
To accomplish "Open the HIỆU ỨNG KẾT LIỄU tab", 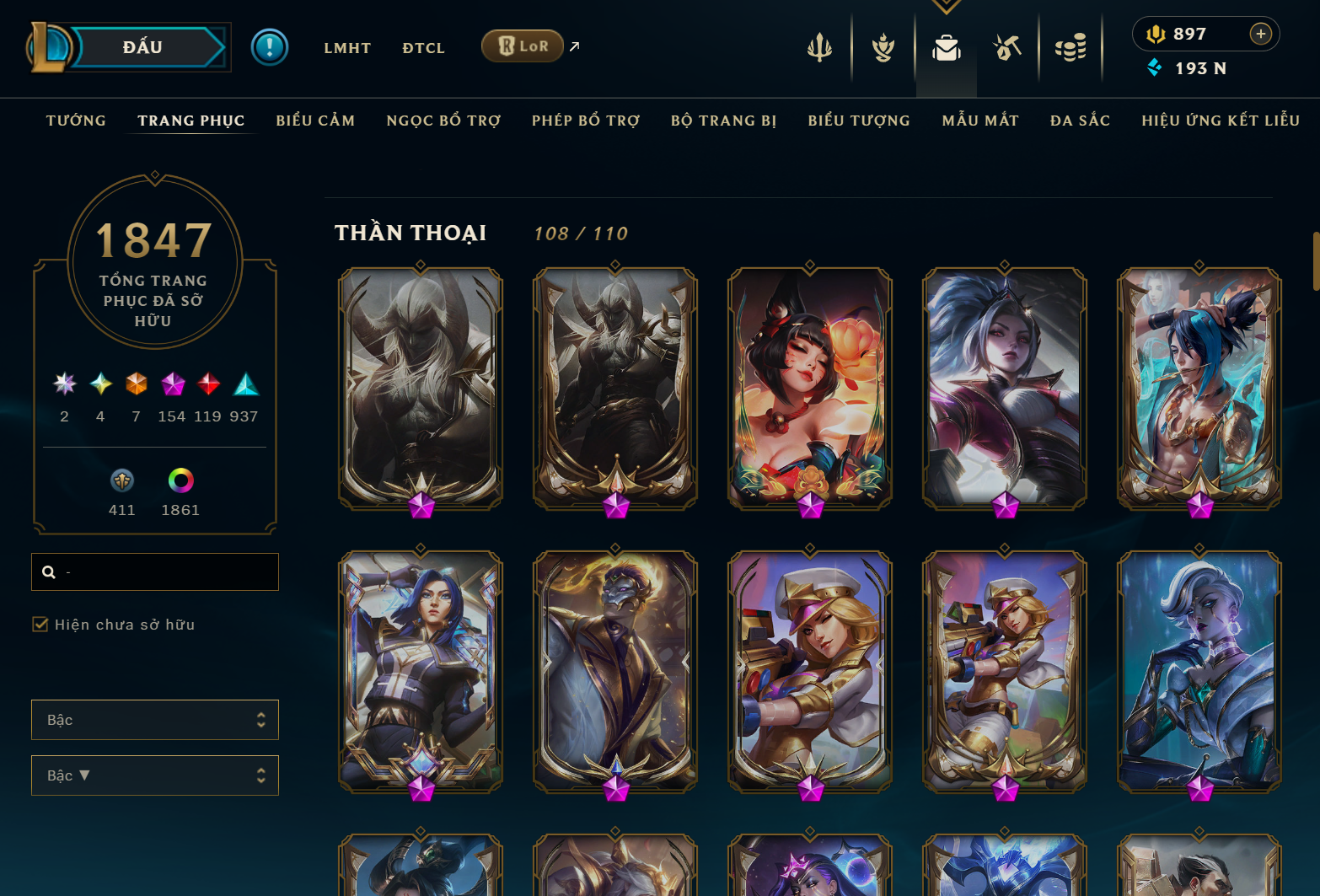I will pos(1221,121).
